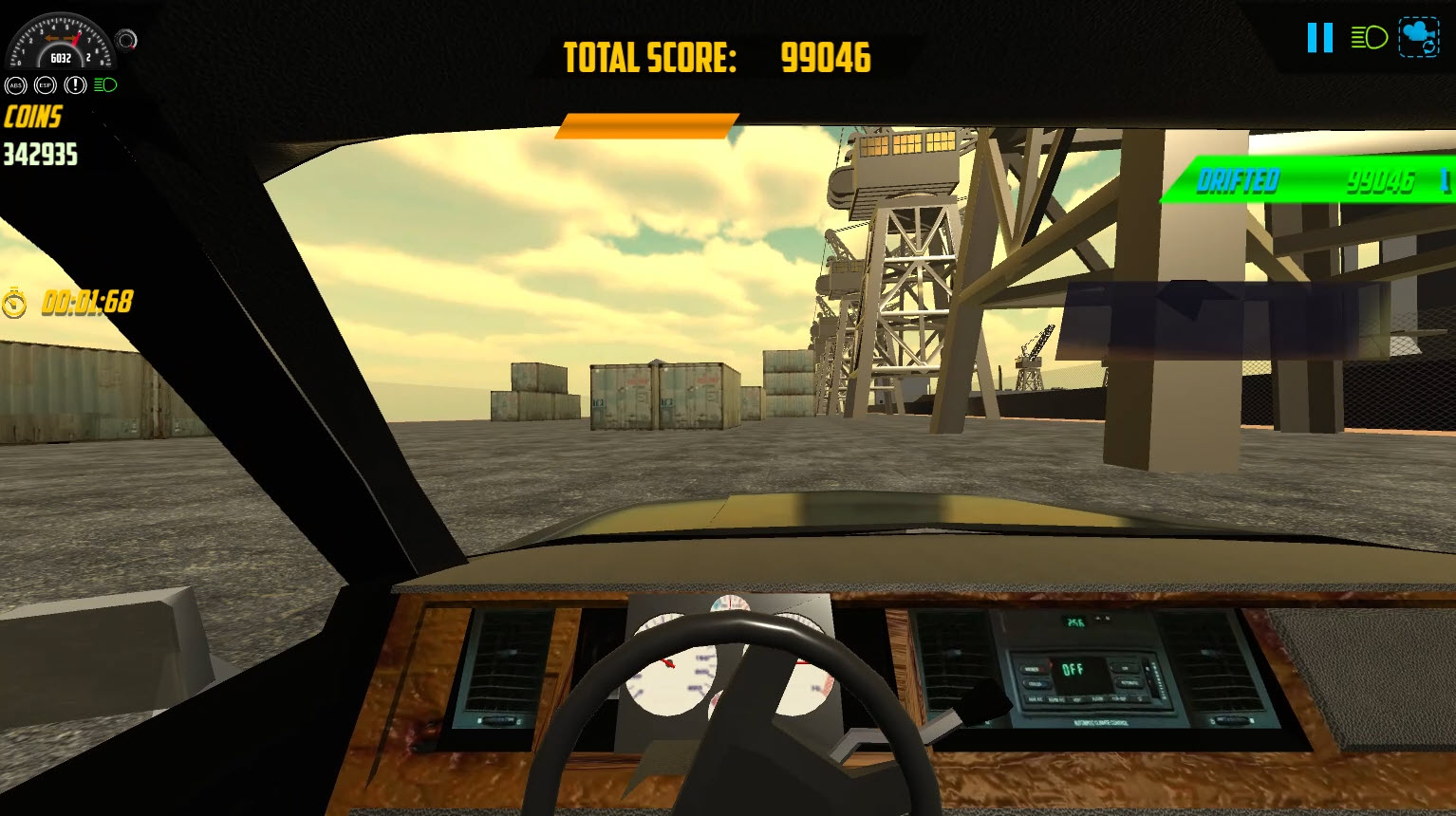Switch the camera view

pos(1418,39)
